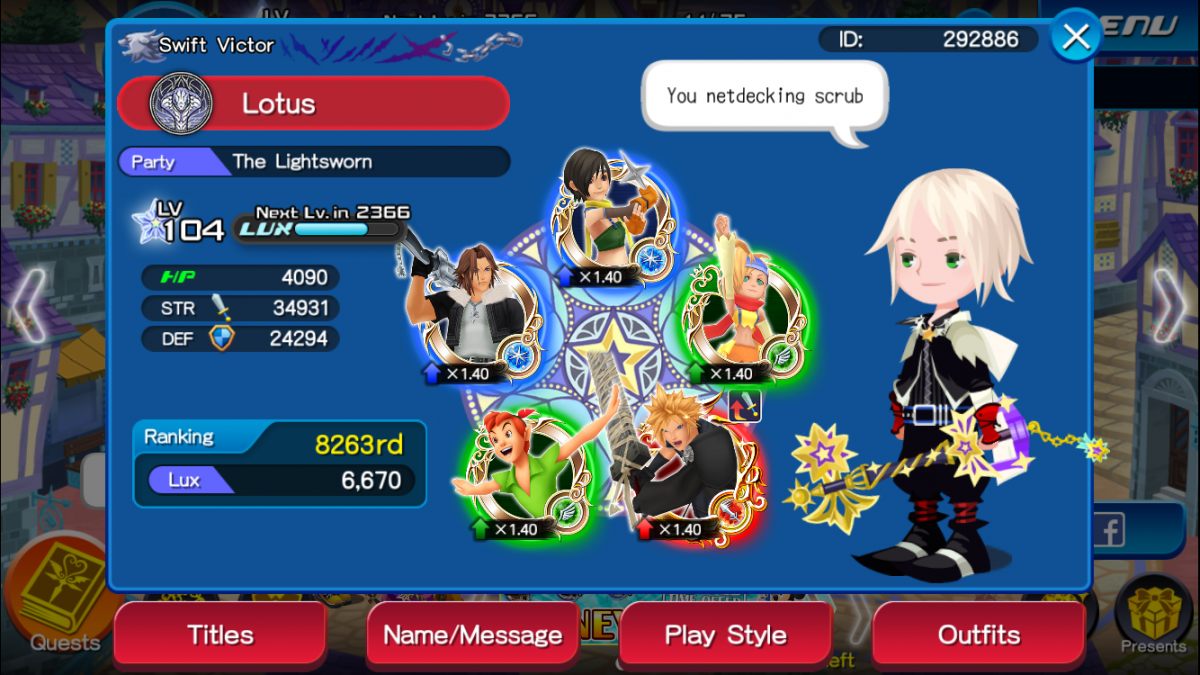Open the Titles menu
Image resolution: width=1200 pixels, height=675 pixels.
click(x=220, y=634)
